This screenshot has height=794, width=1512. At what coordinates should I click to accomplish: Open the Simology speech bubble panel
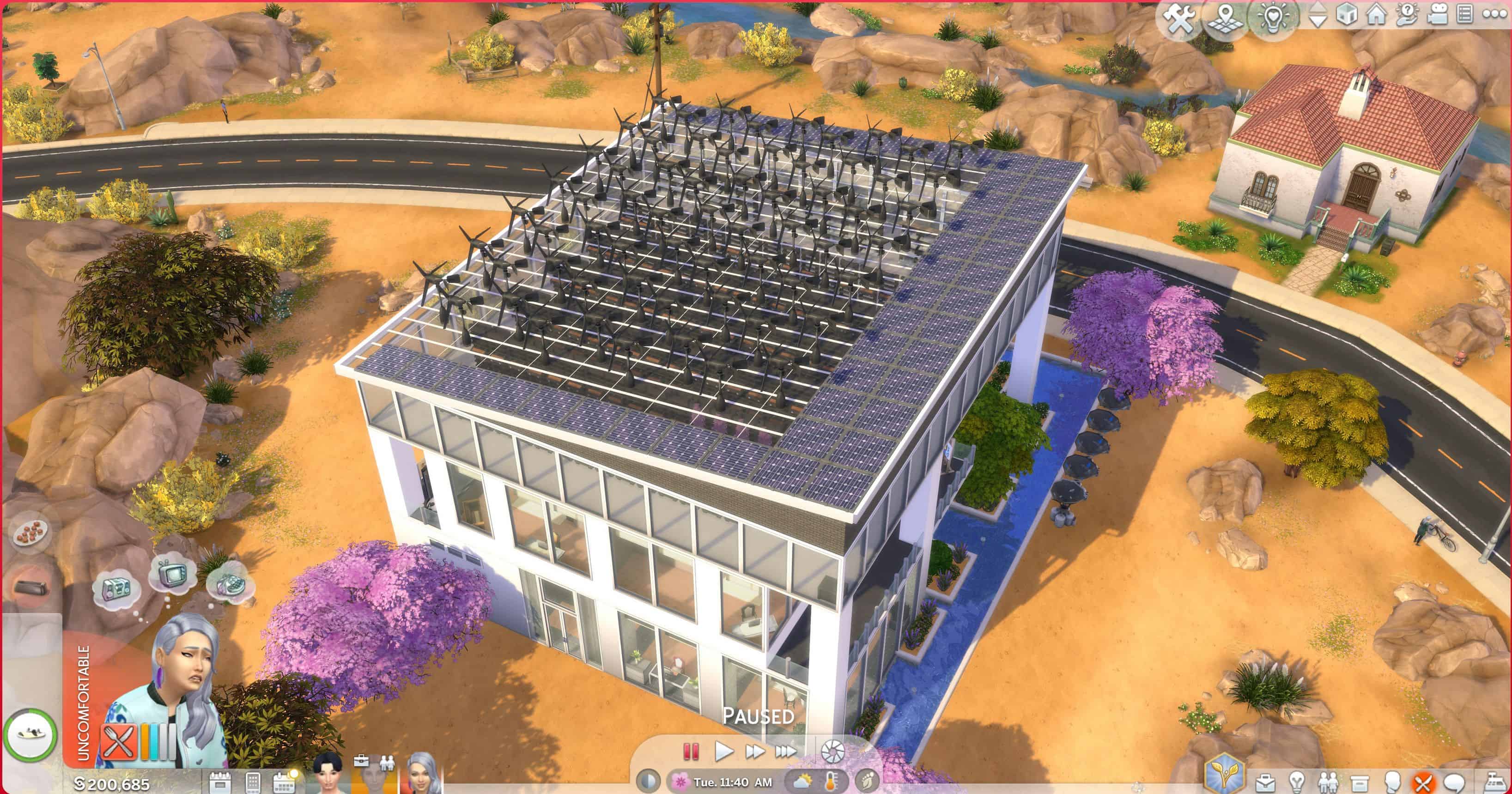tap(1454, 783)
